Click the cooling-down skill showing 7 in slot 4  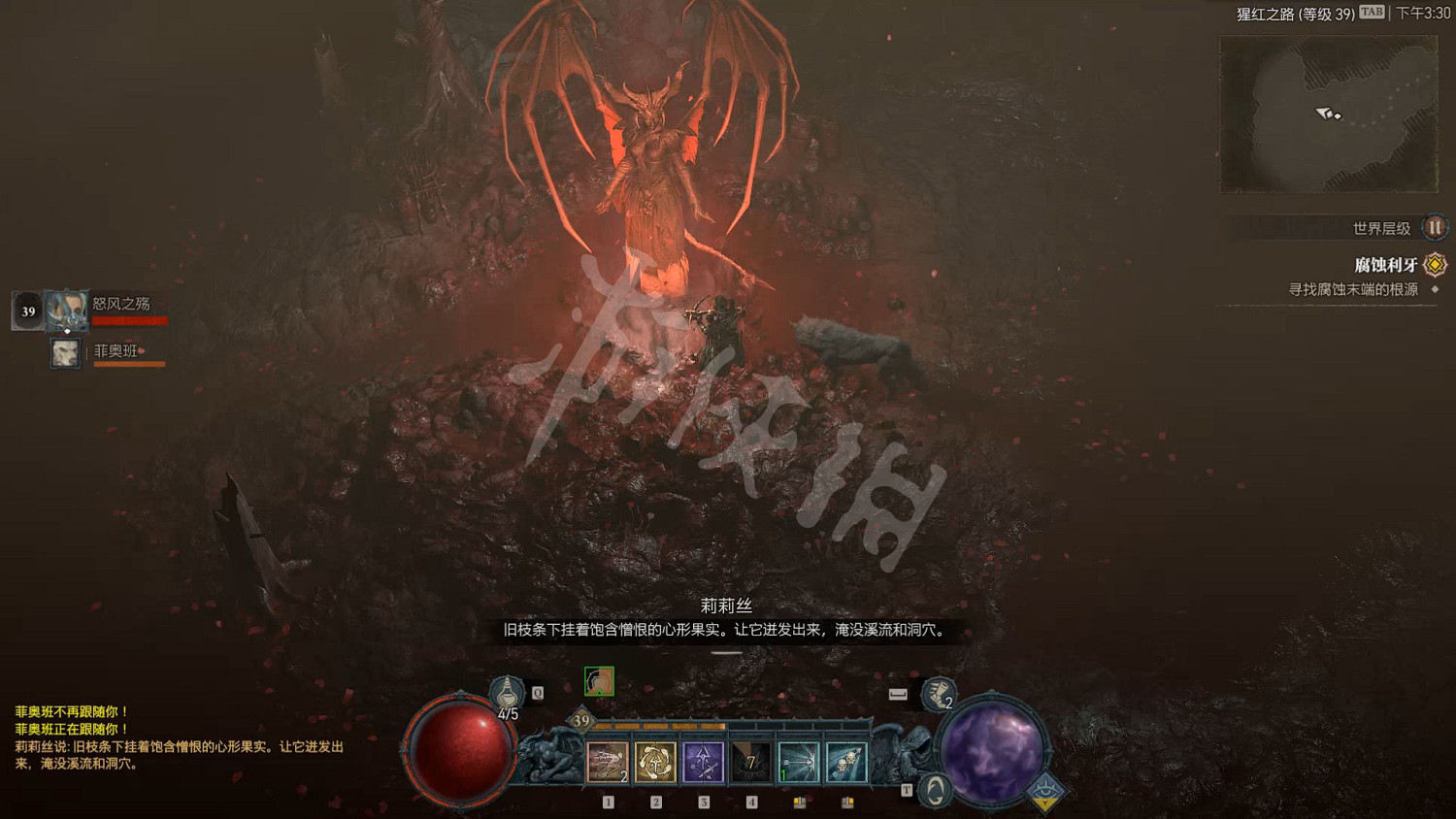[750, 762]
